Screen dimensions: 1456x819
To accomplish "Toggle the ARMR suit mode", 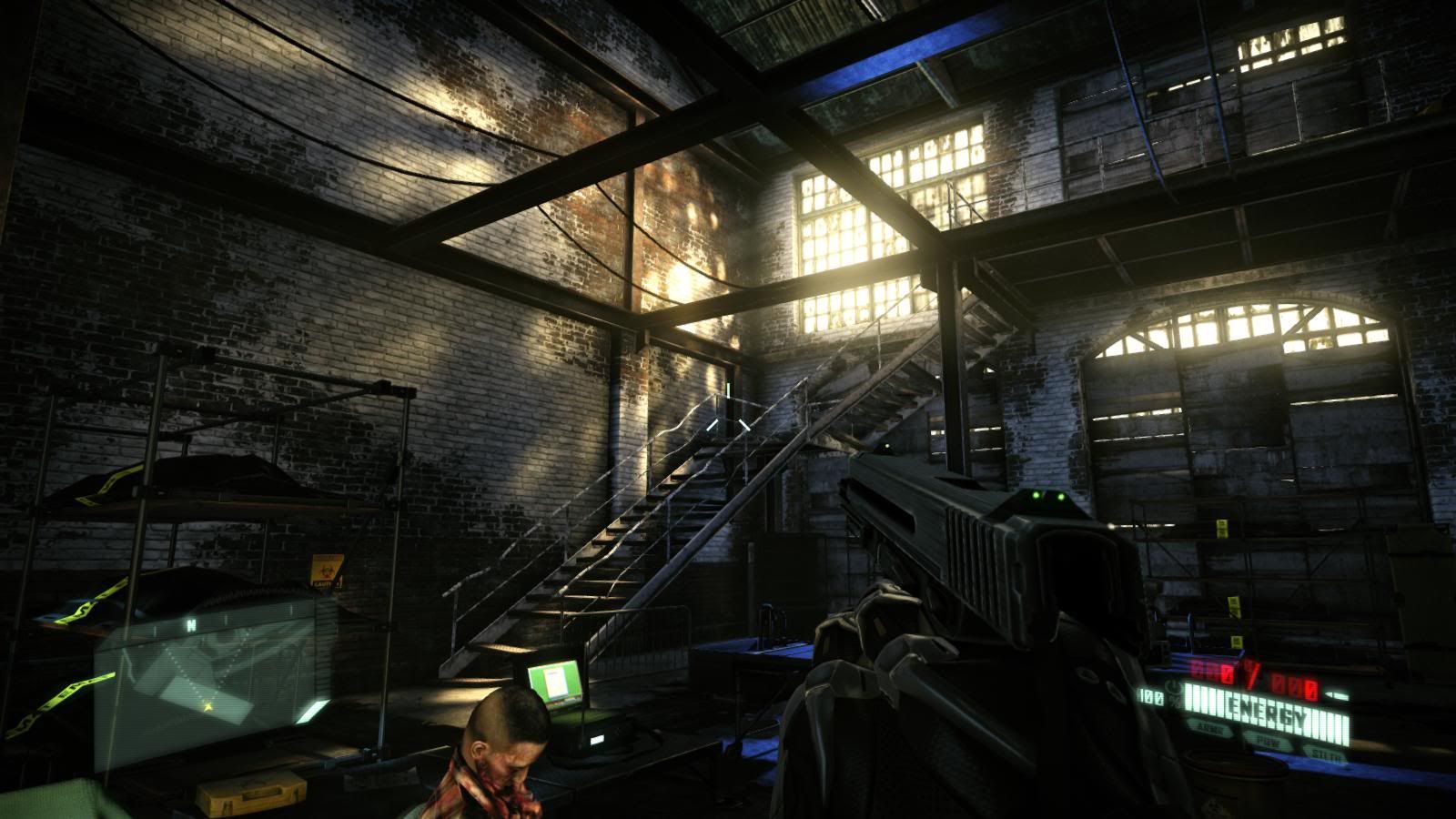I will click(1210, 728).
